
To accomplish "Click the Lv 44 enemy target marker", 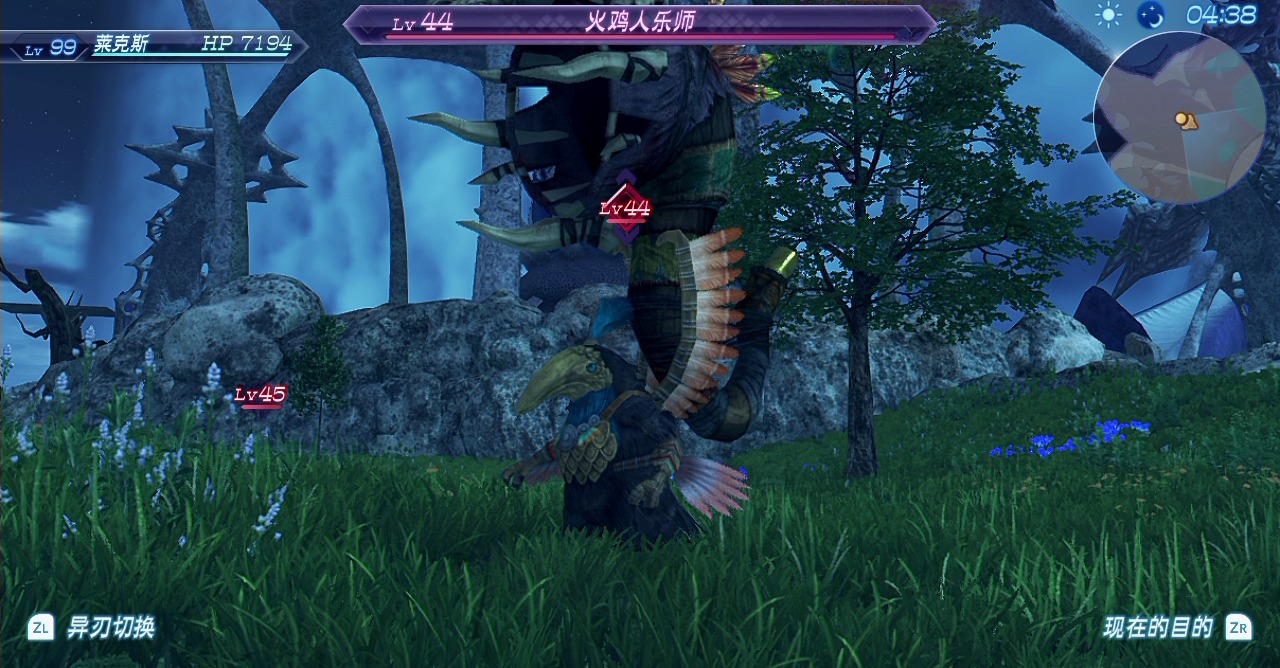I will 625,208.
